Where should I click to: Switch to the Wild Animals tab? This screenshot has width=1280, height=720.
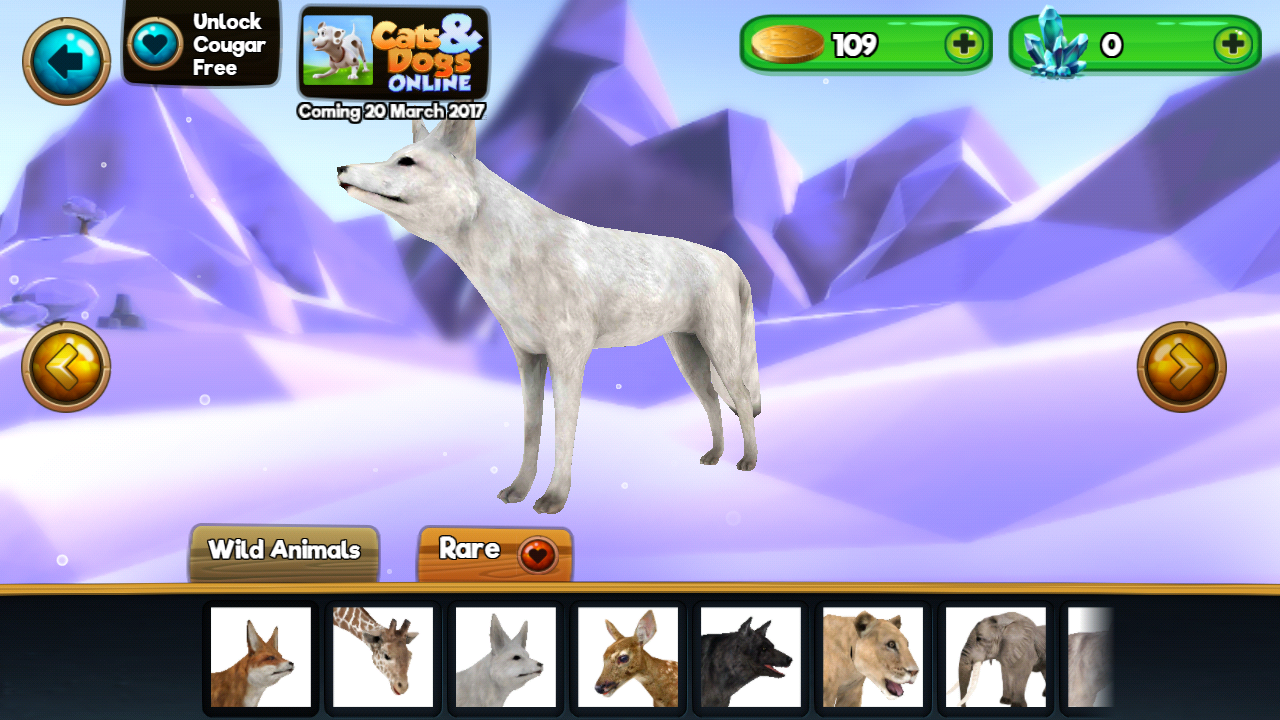(283, 550)
